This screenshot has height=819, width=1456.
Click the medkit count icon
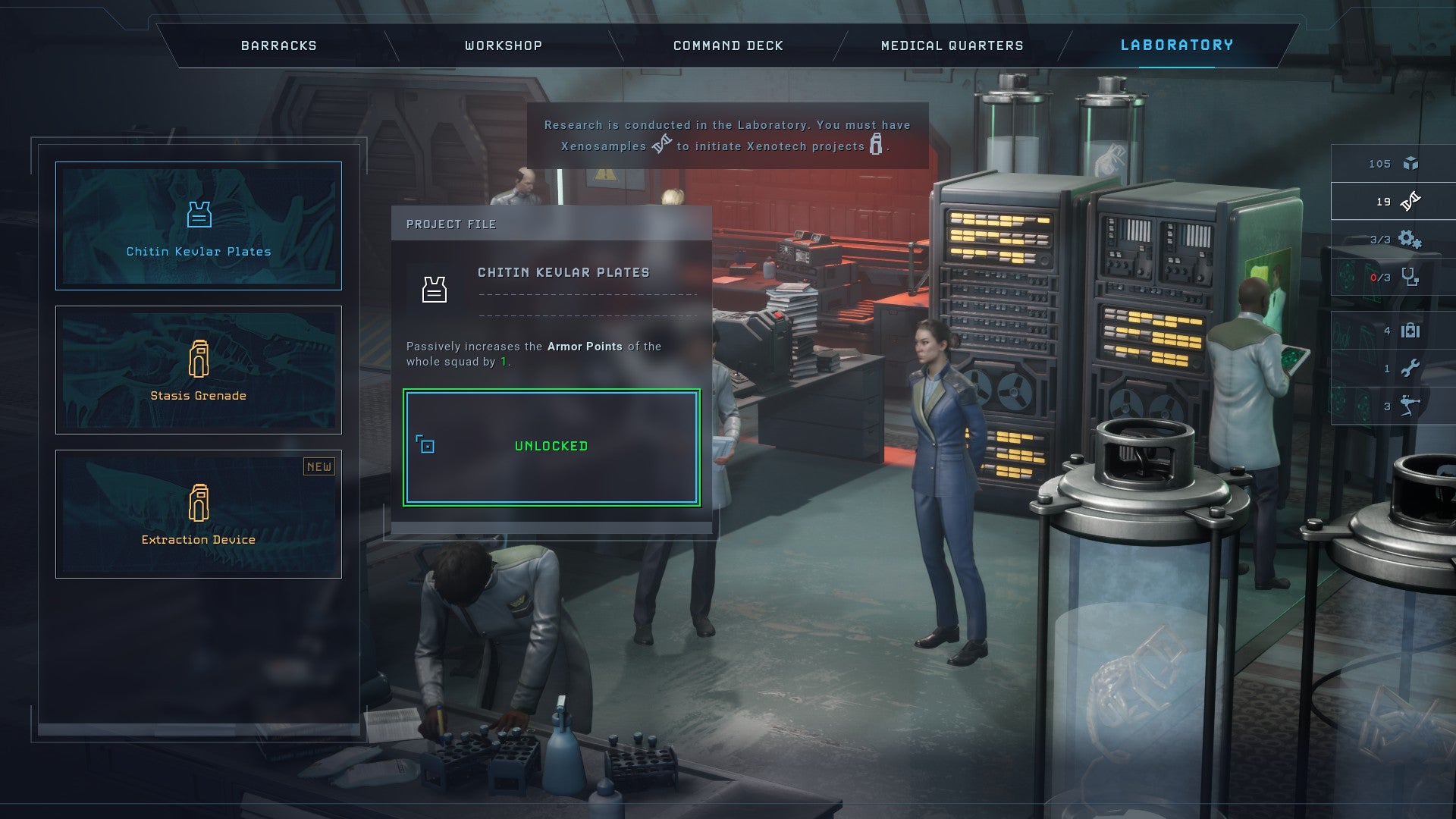(1410, 331)
